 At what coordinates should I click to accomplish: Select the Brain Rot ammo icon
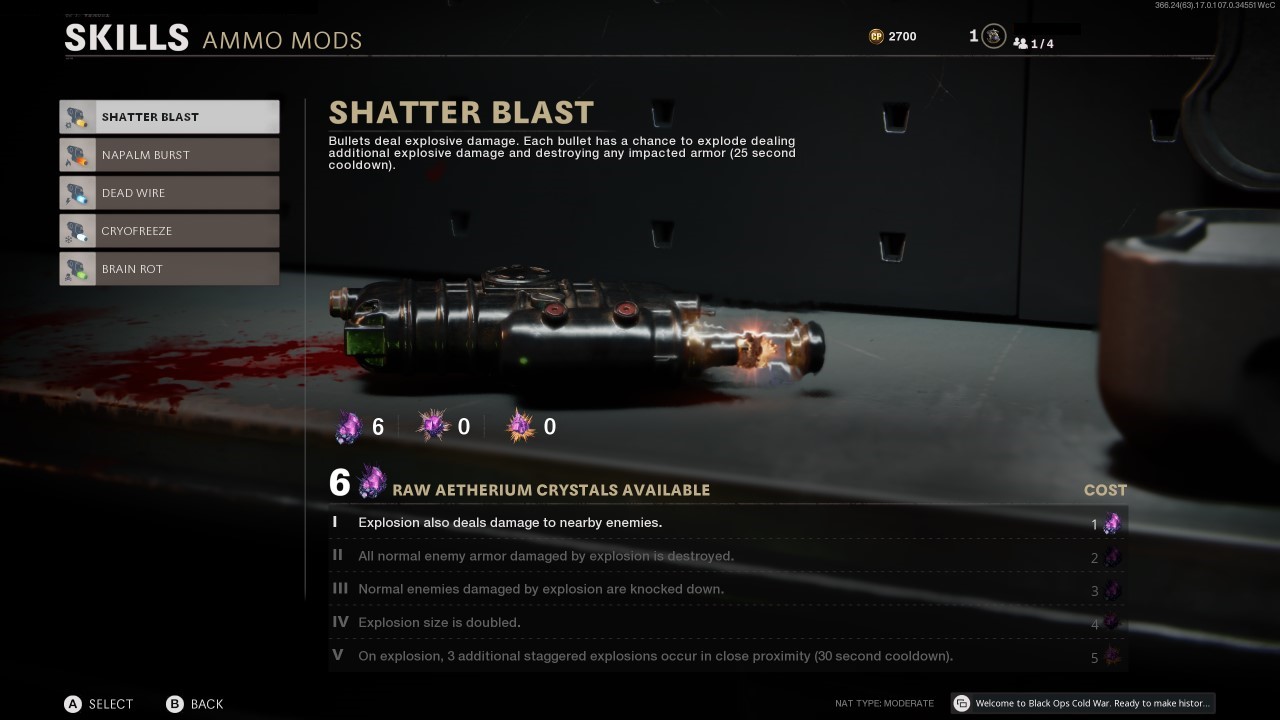[77, 268]
